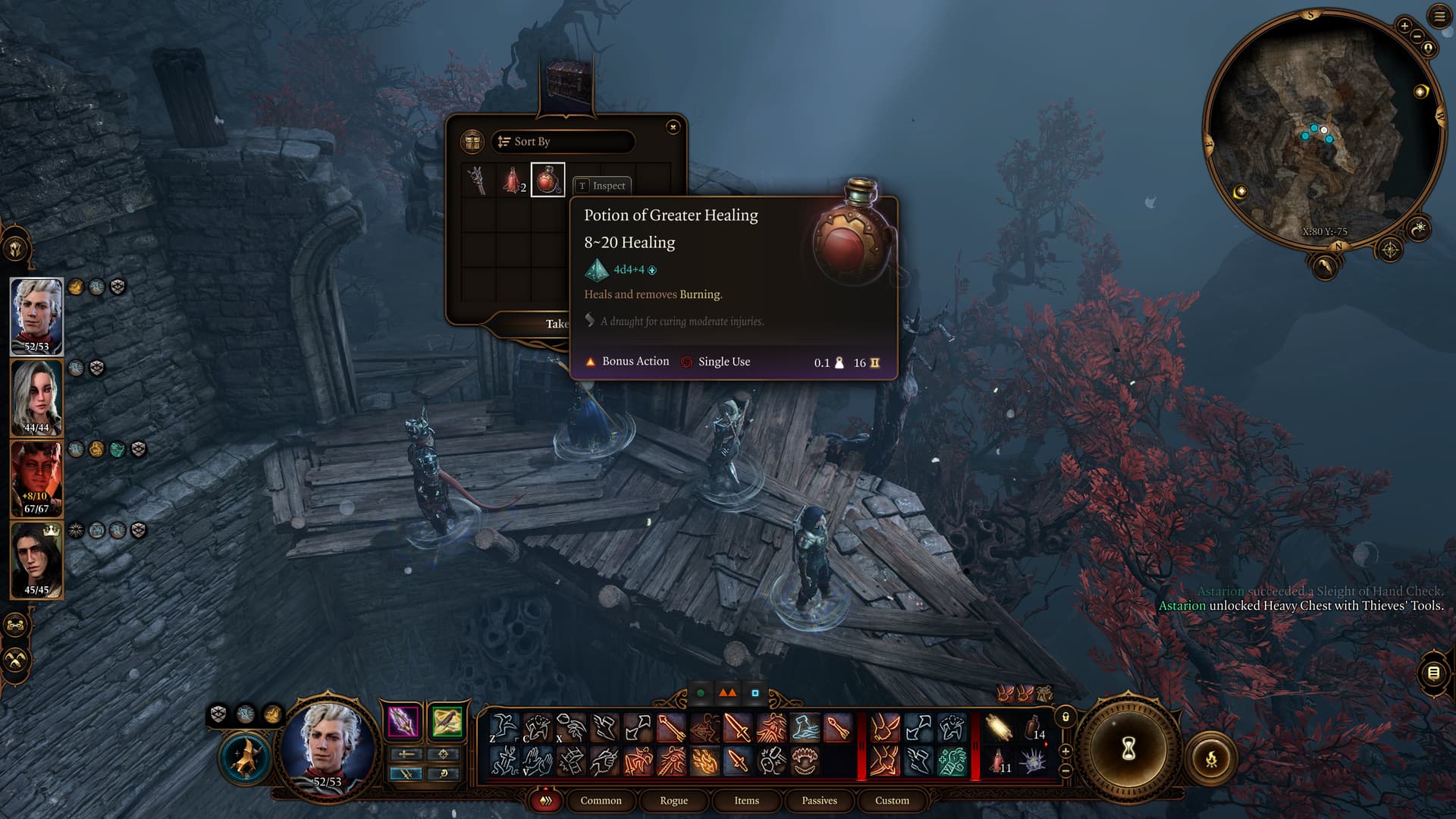Select Astarion's party portrait
This screenshot has width=1456, height=819.
36,315
